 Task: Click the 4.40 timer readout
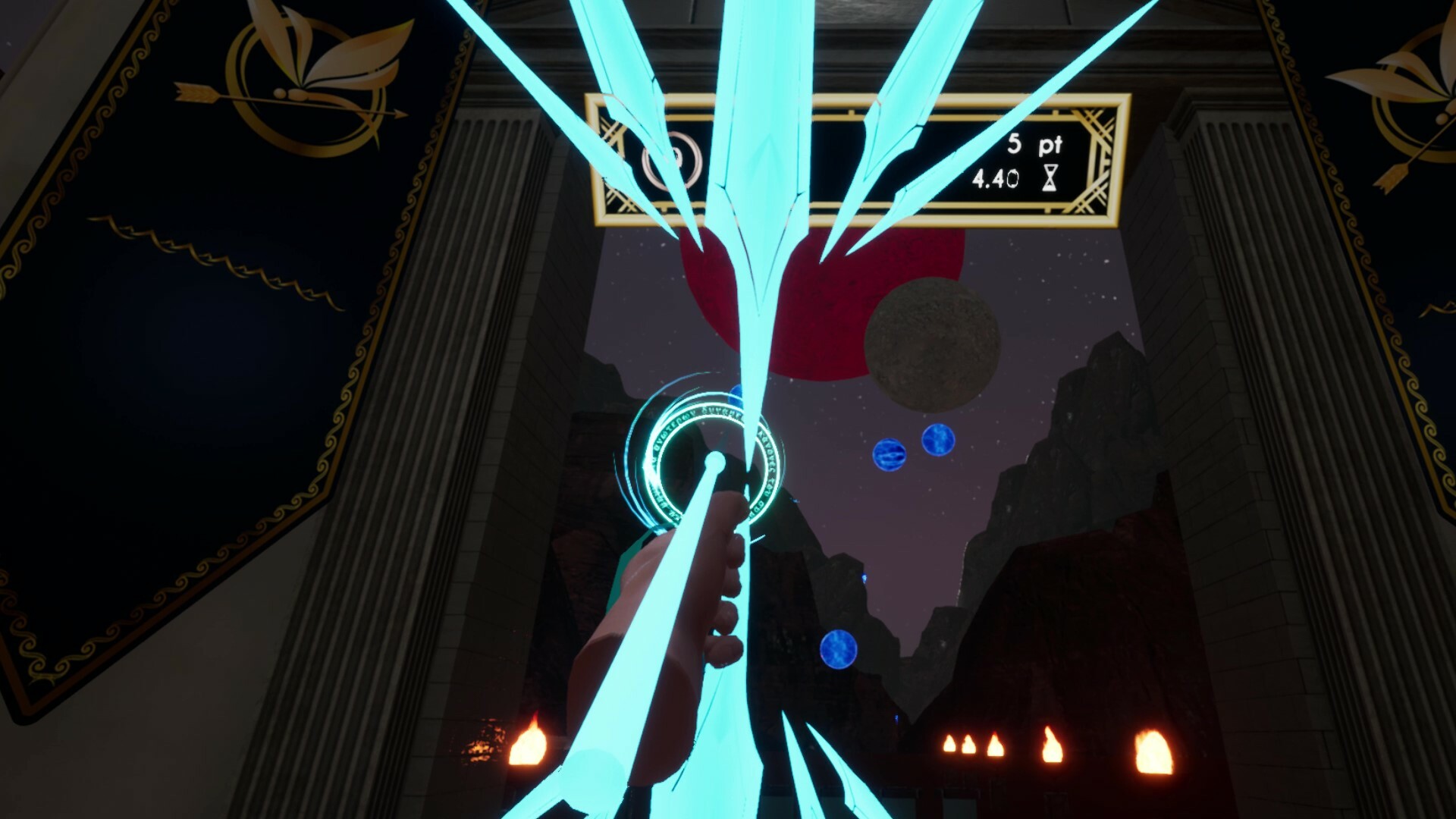[997, 177]
